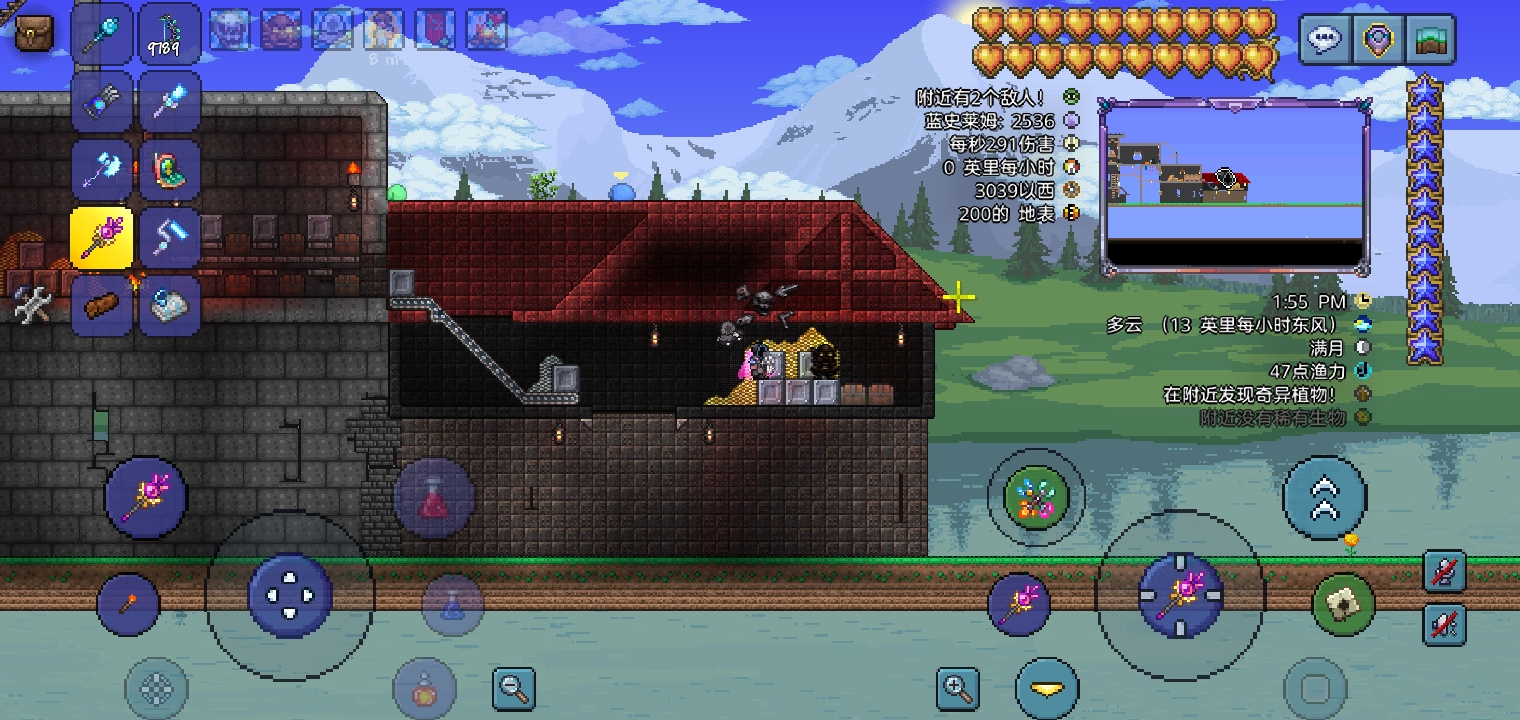The height and width of the screenshot is (720, 1520).
Task: Click the minimap
Action: pos(1235,187)
